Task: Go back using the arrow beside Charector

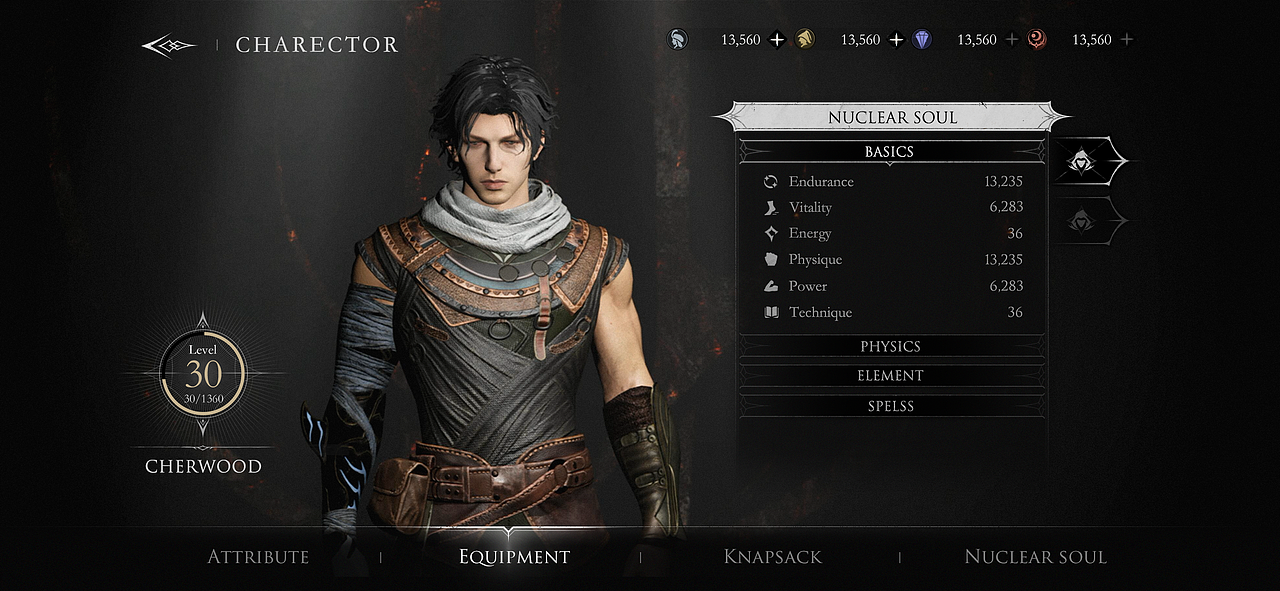Action: click(168, 45)
